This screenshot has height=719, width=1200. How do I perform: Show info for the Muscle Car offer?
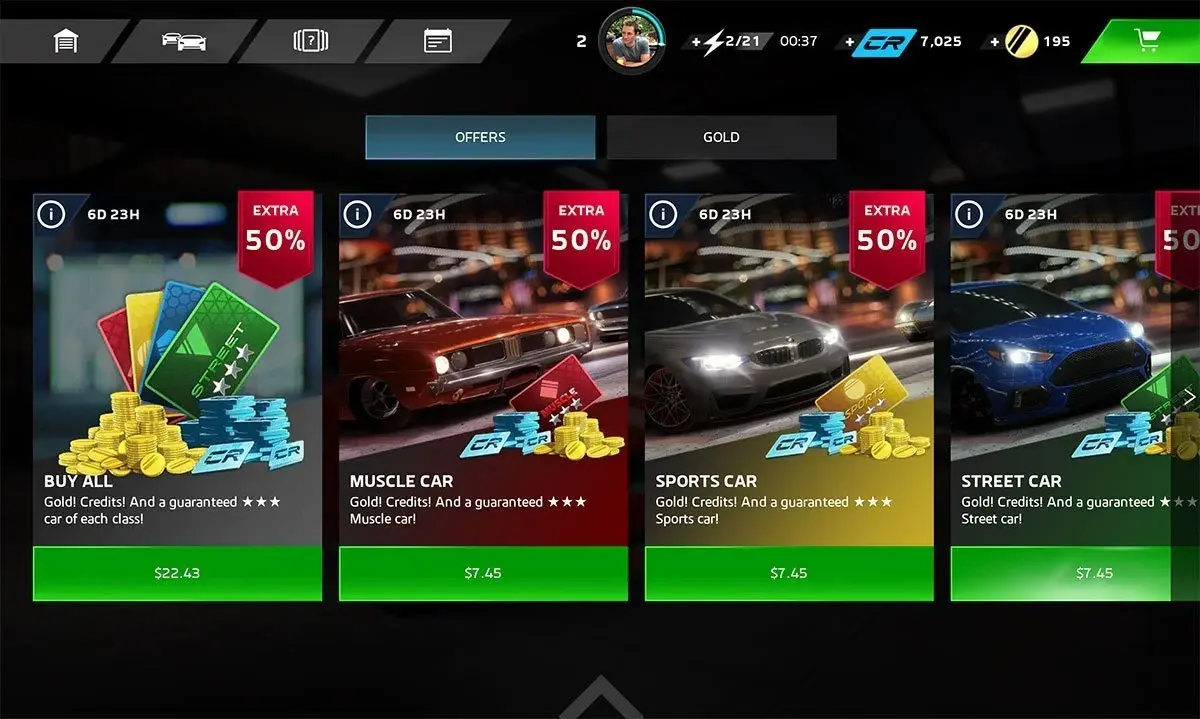357,214
